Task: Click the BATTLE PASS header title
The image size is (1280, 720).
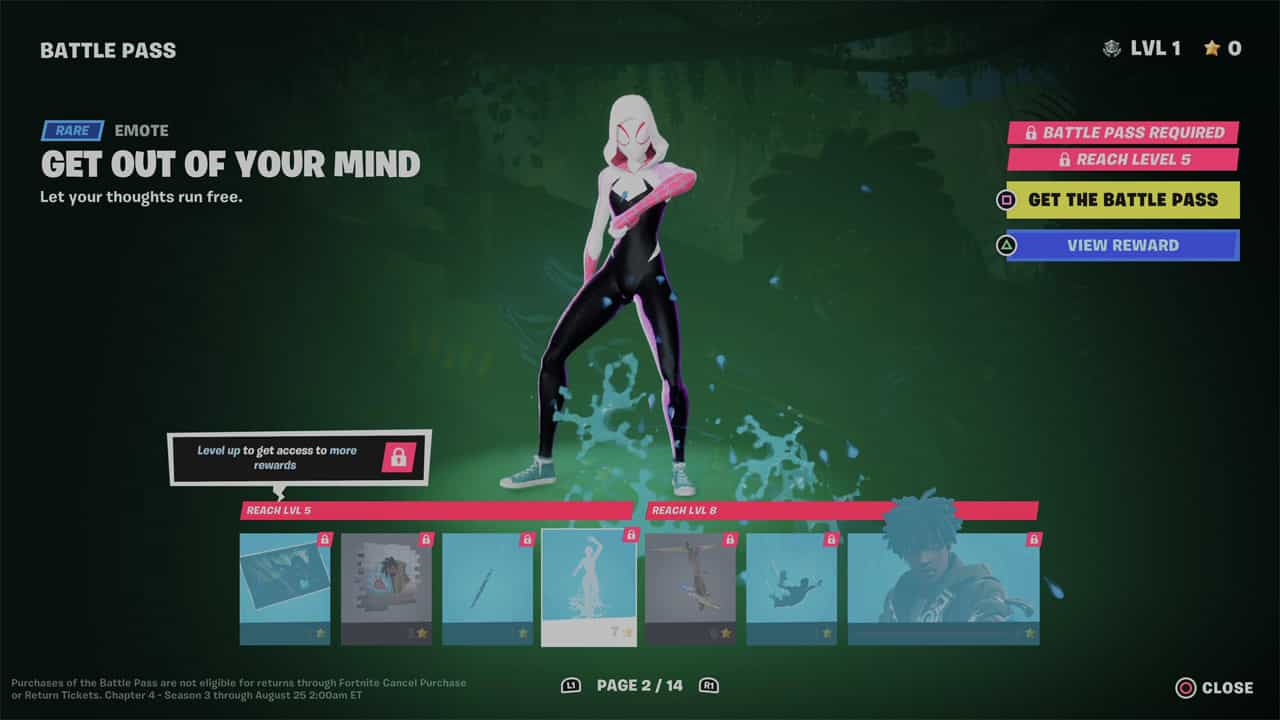Action: tap(108, 49)
